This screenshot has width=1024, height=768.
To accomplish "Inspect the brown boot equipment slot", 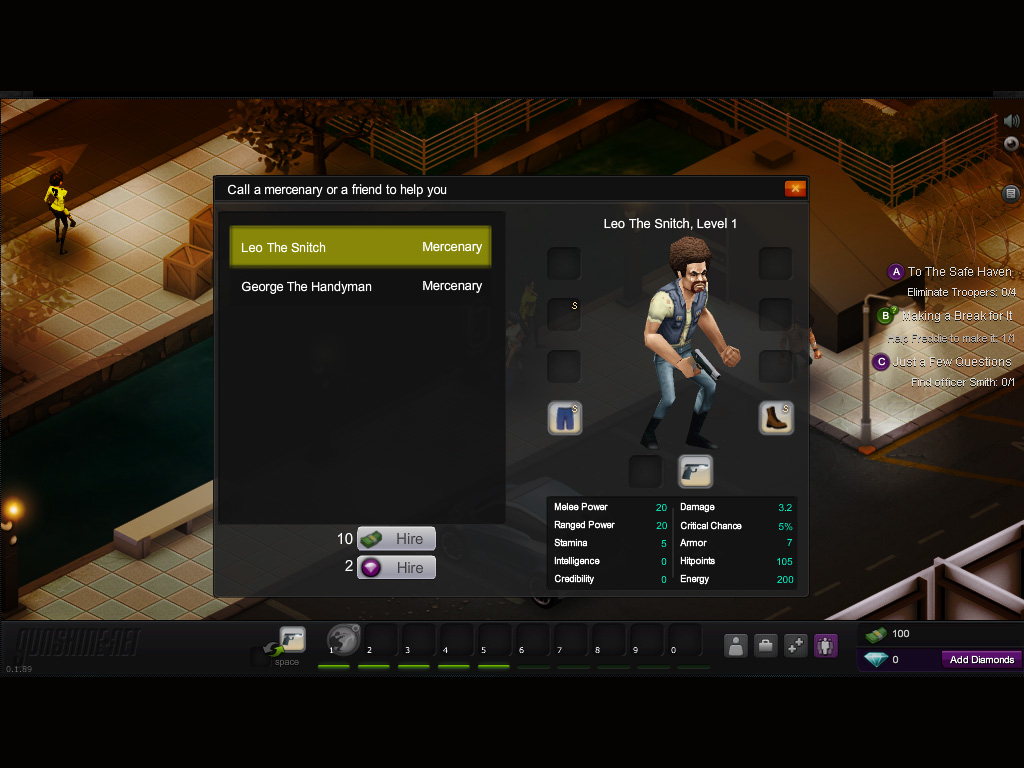I will pos(776,418).
